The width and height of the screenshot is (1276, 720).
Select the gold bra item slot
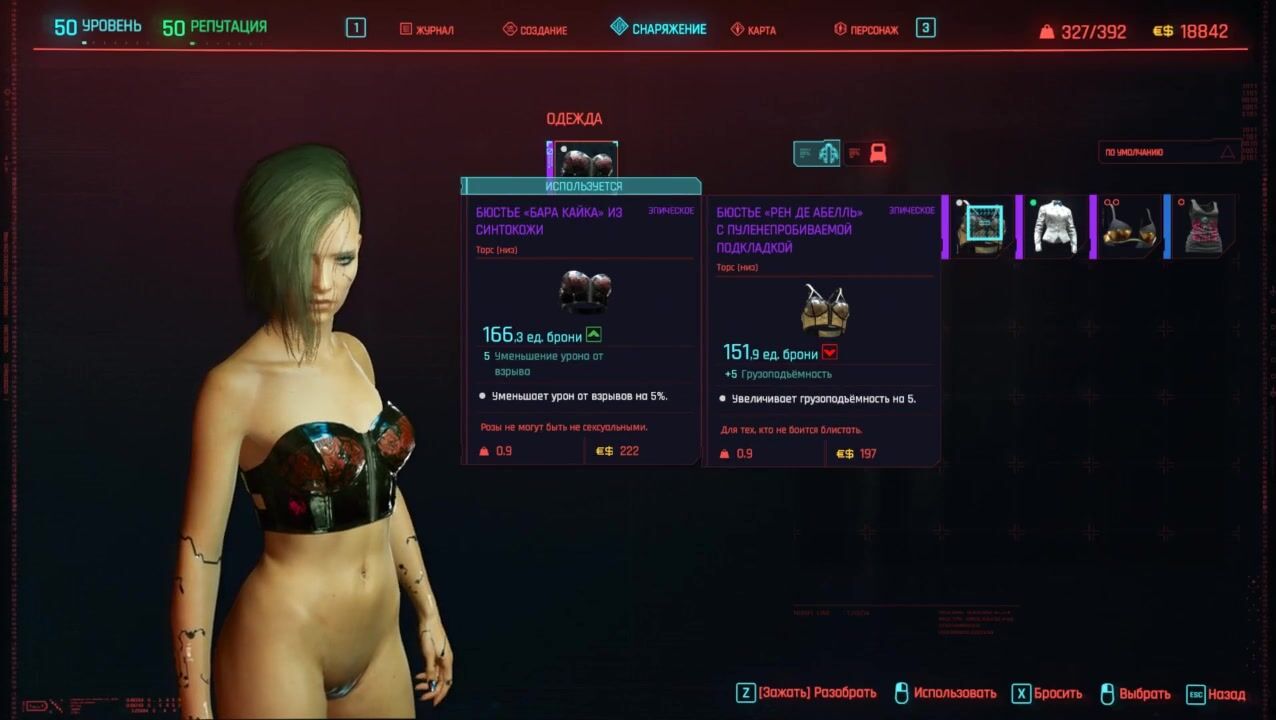(1128, 227)
